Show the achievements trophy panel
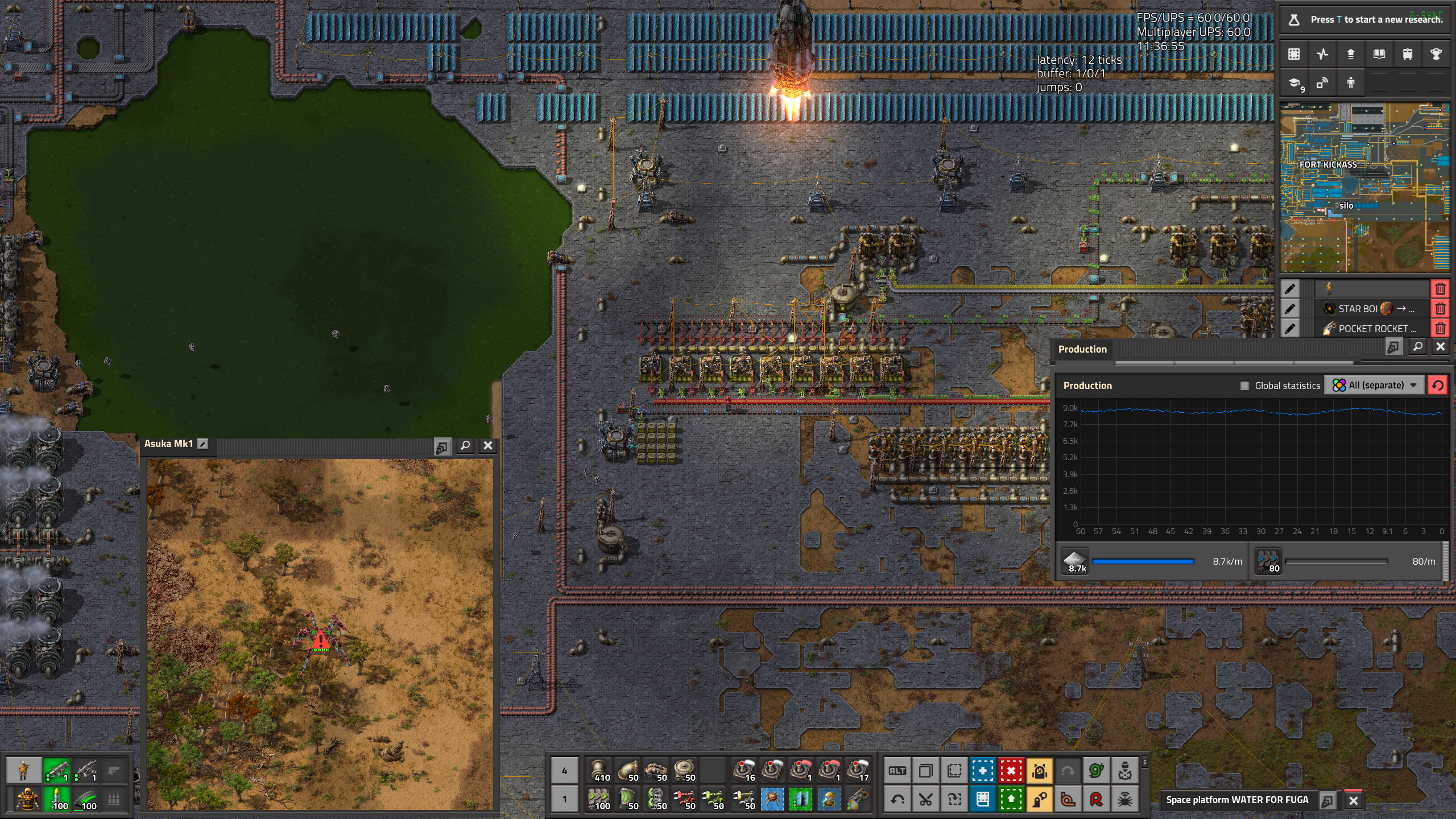 (x=1436, y=54)
